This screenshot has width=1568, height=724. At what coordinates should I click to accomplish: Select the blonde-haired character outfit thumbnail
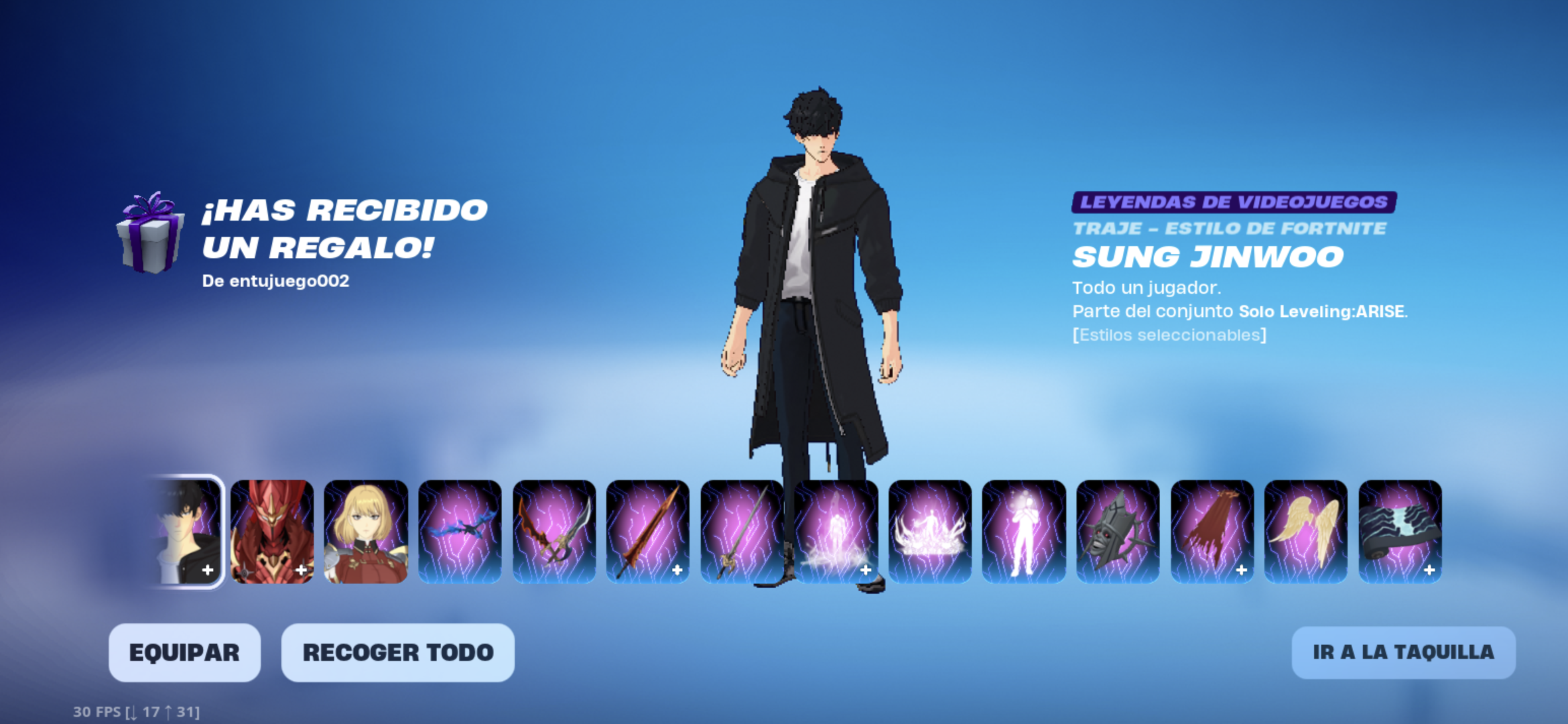[366, 531]
